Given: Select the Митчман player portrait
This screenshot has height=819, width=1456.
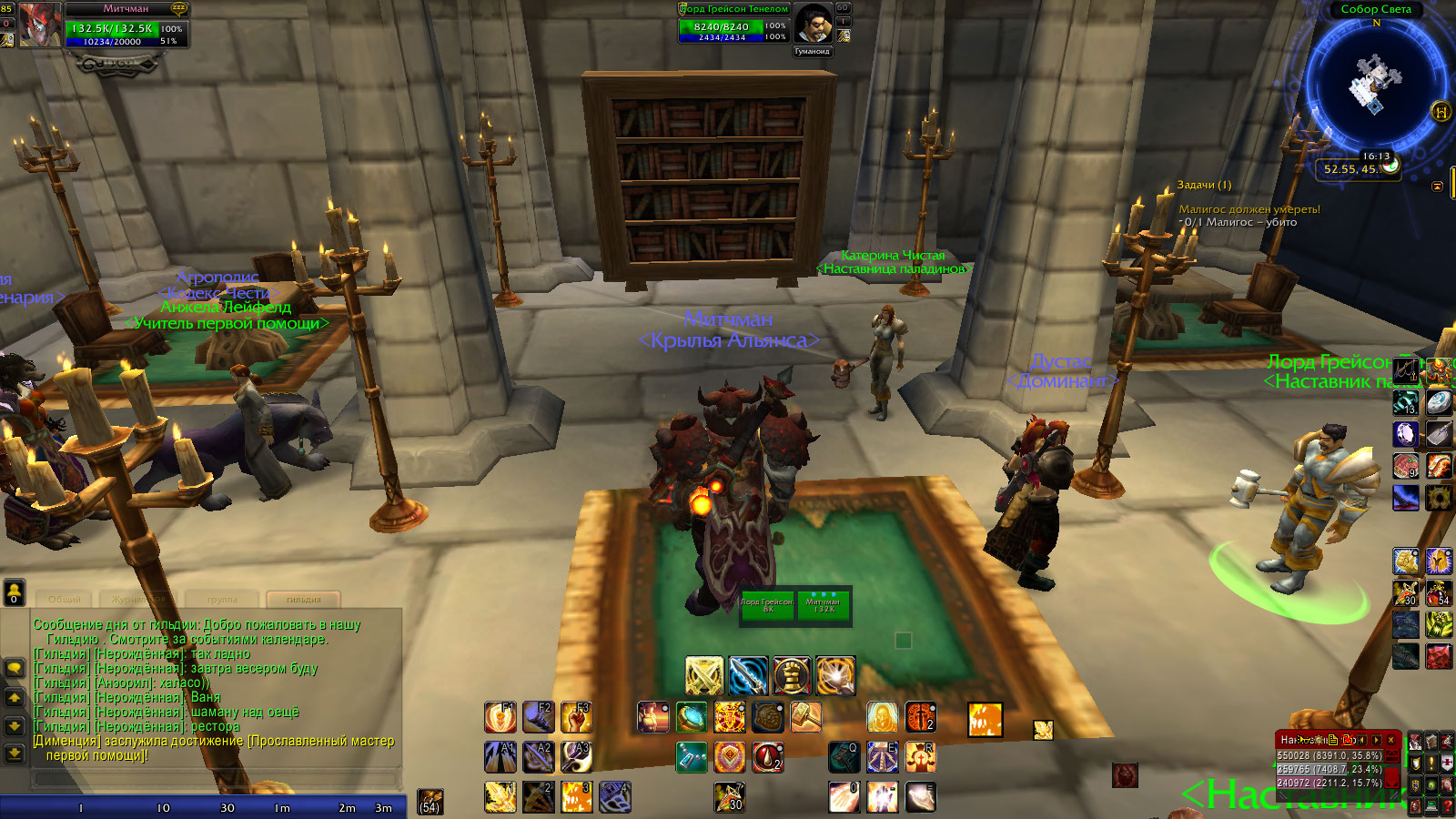Looking at the screenshot, I should click(40, 24).
